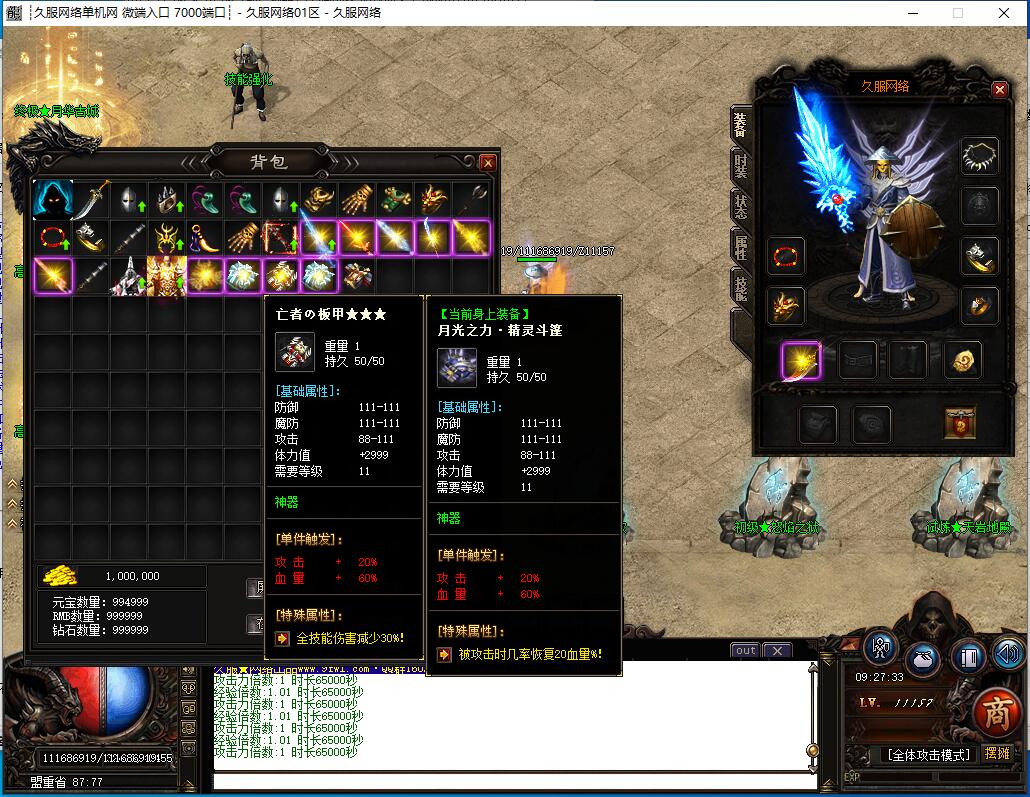Click the 摆摊 stall button
This screenshot has width=1030, height=797.
pos(997,753)
